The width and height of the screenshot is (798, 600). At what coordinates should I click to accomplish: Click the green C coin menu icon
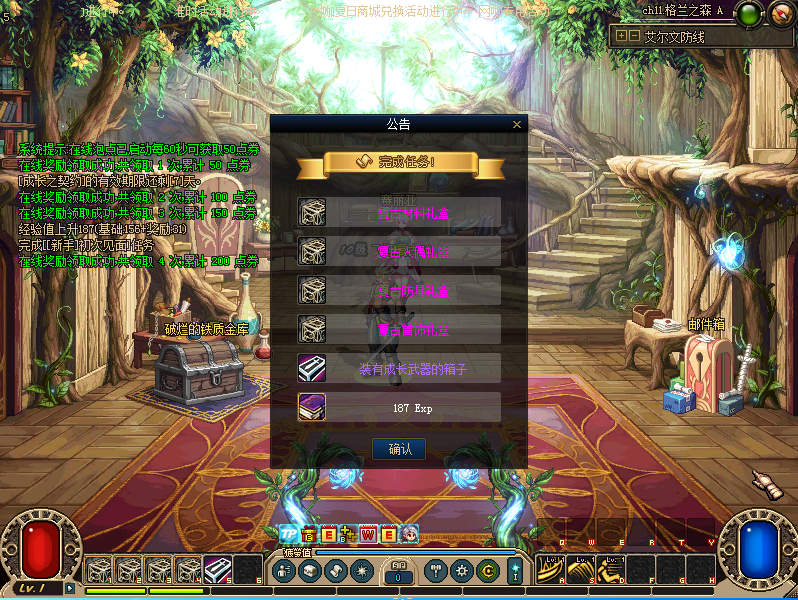(x=487, y=571)
